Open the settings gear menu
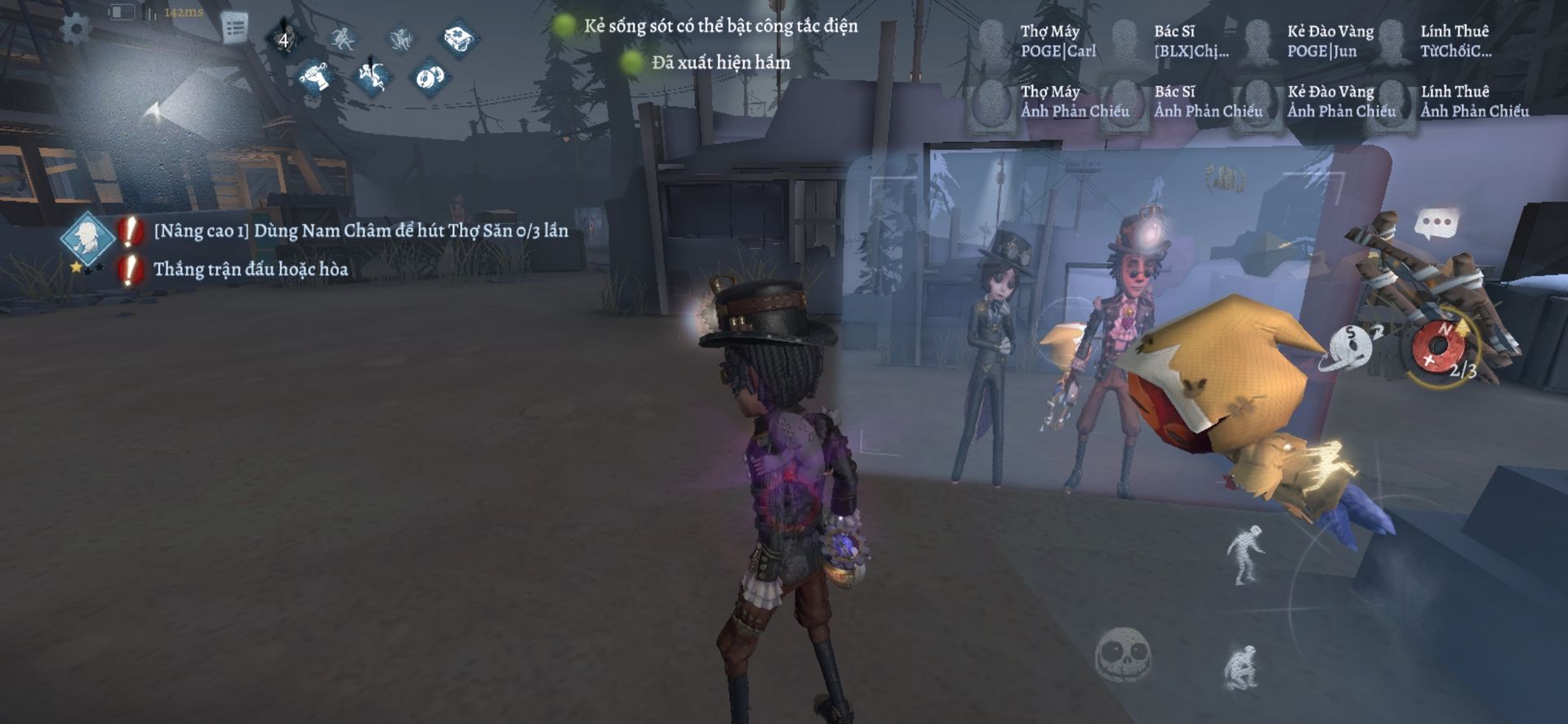The width and height of the screenshot is (1568, 724). pyautogui.click(x=76, y=29)
